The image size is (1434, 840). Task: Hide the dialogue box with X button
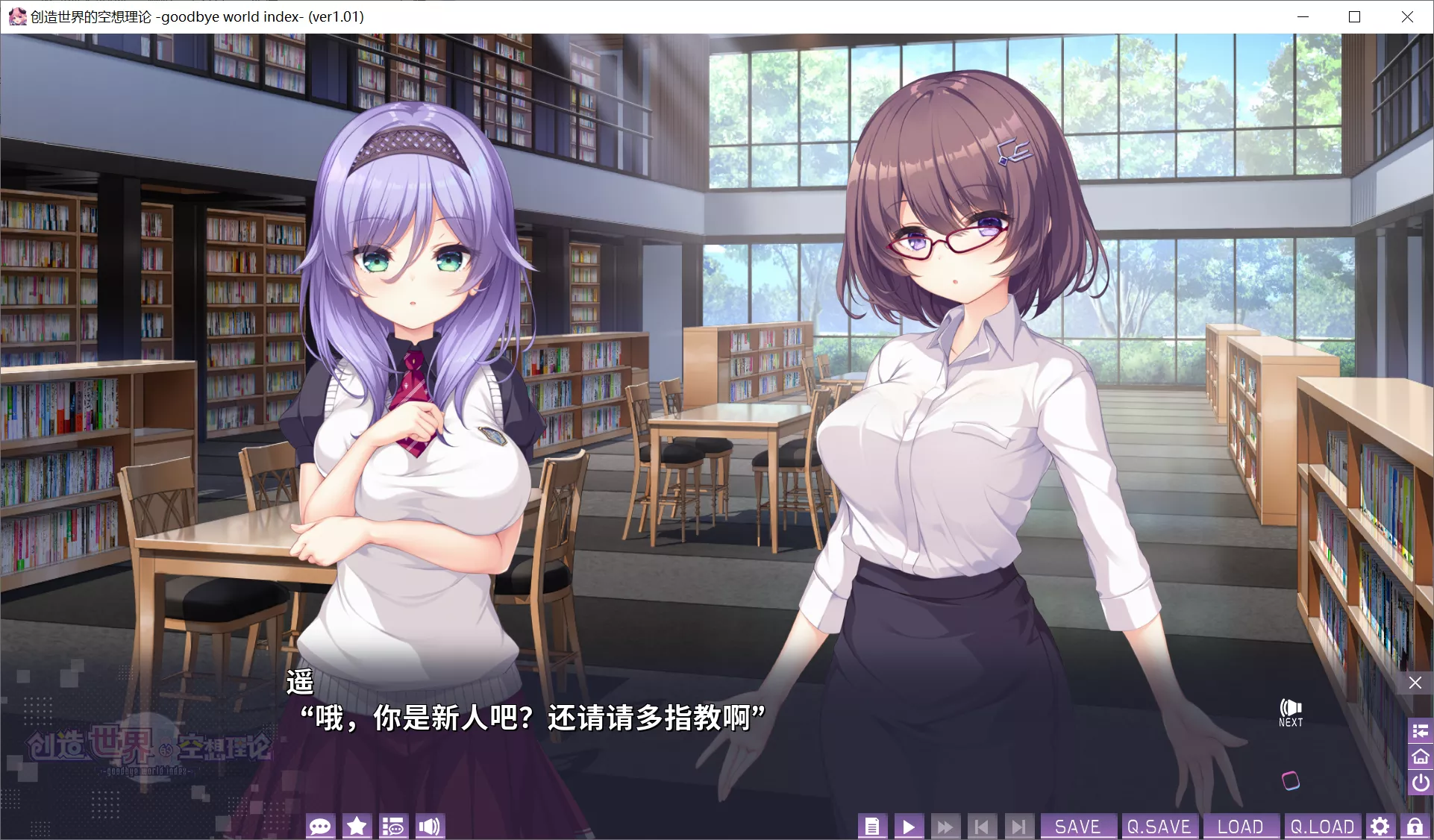click(1415, 683)
